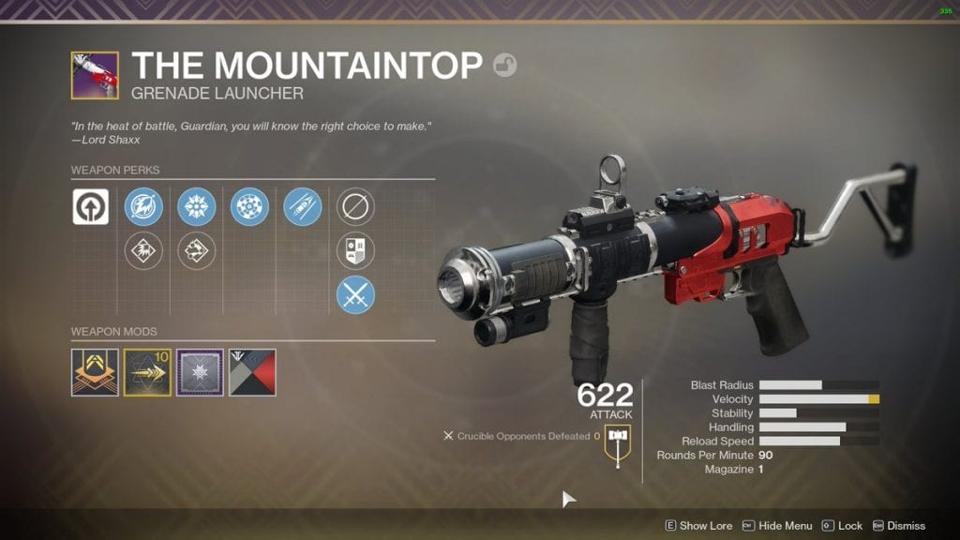Select the active snowflake-shaped grenade perk
Viewport: 960px width, 540px height.
[x=196, y=207]
